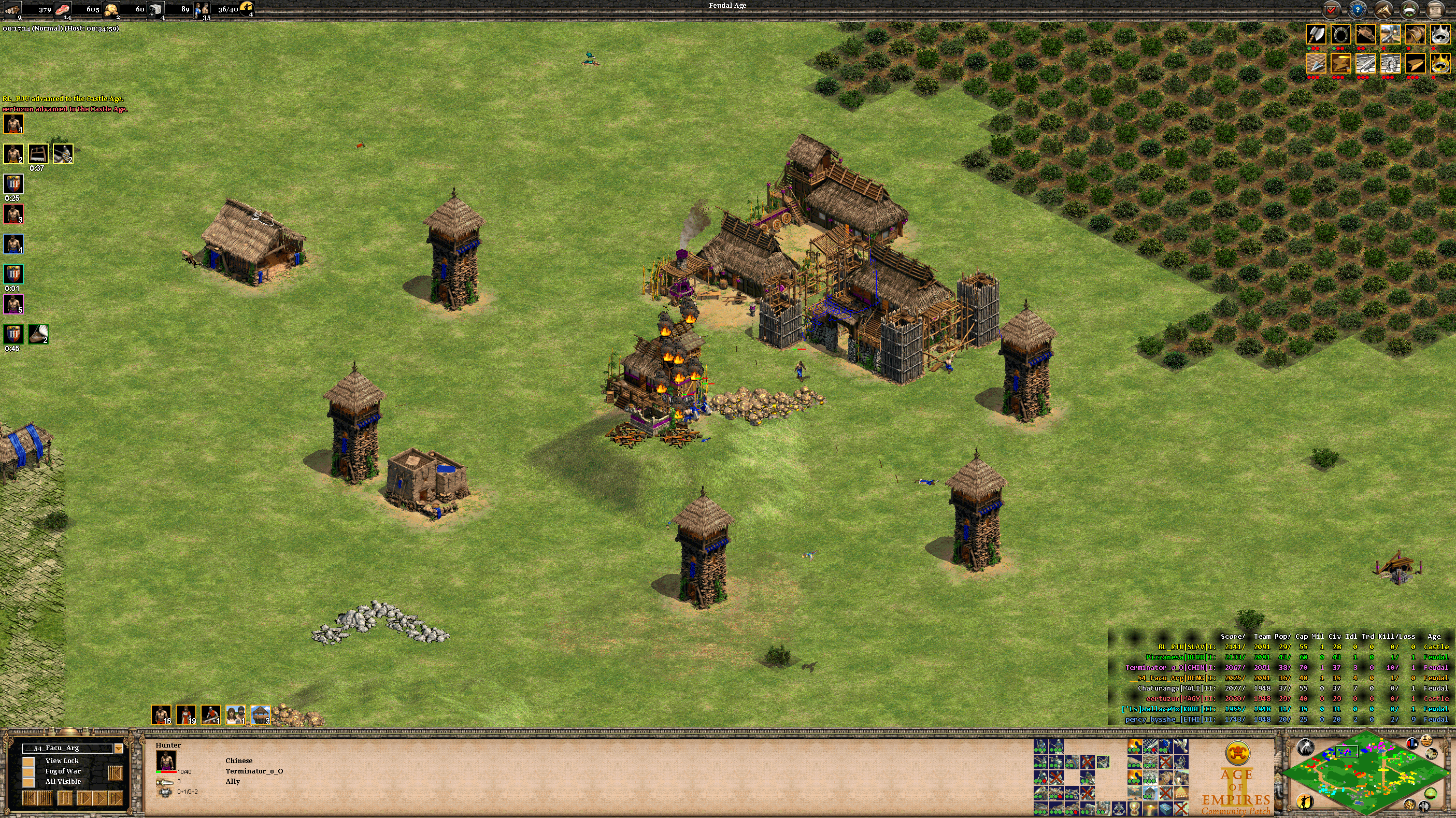Open the chat horn button
Image resolution: width=1456 pixels, height=818 pixels.
[x=1383, y=10]
